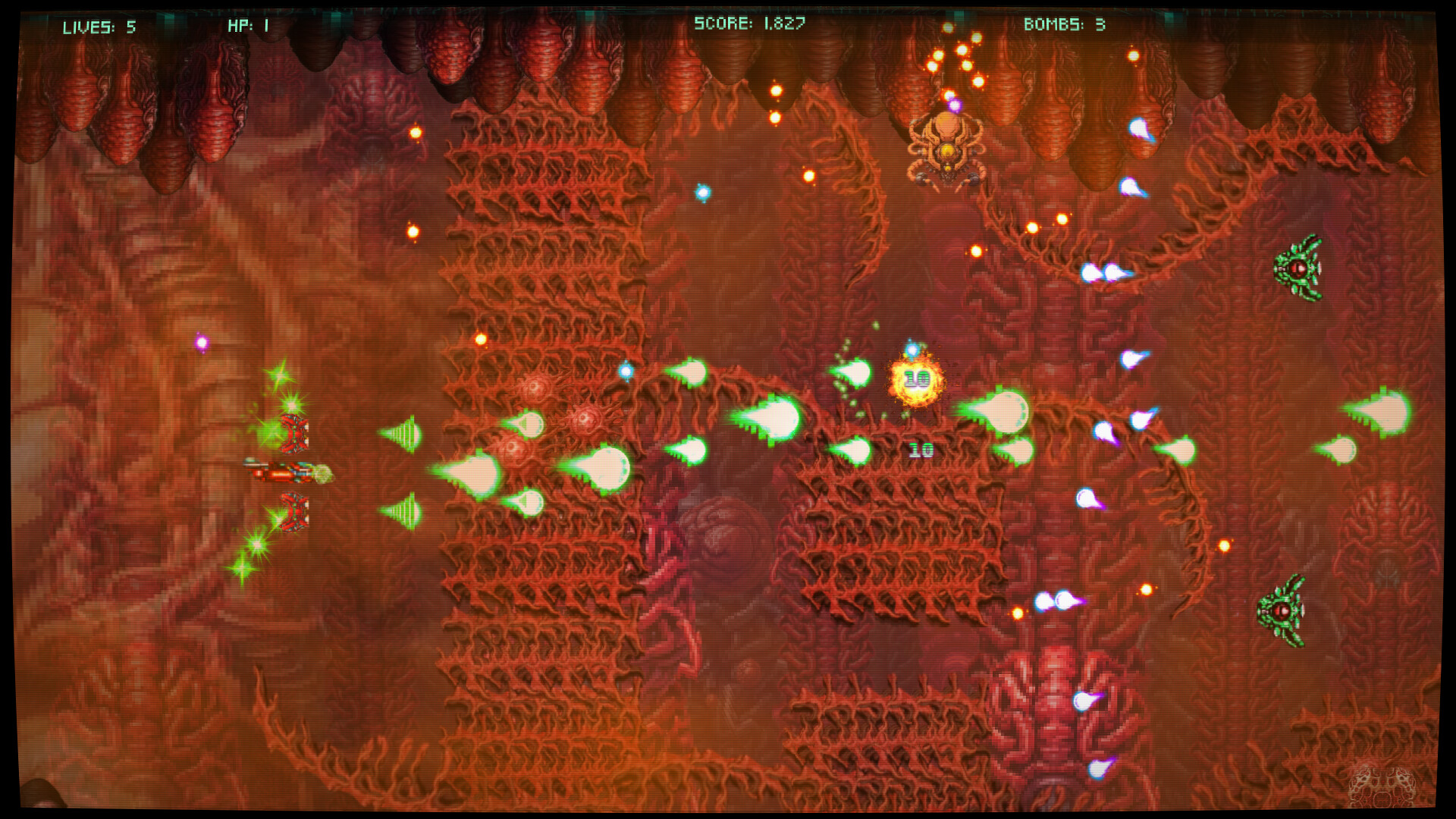
Task: Click the blue ringed bullet near the top
Action: click(701, 193)
